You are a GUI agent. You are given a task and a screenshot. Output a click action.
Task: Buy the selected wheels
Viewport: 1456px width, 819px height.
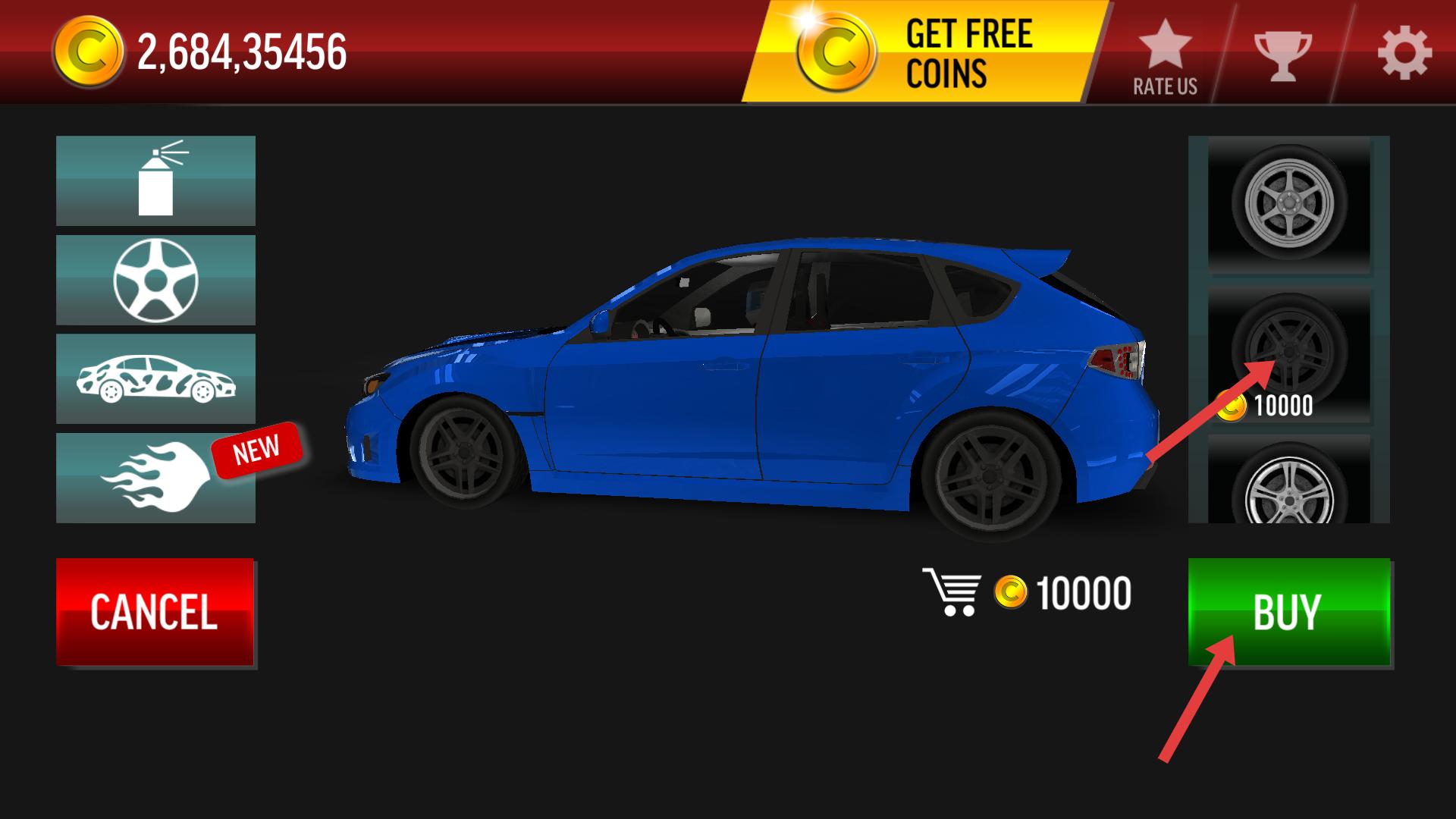[x=1288, y=612]
